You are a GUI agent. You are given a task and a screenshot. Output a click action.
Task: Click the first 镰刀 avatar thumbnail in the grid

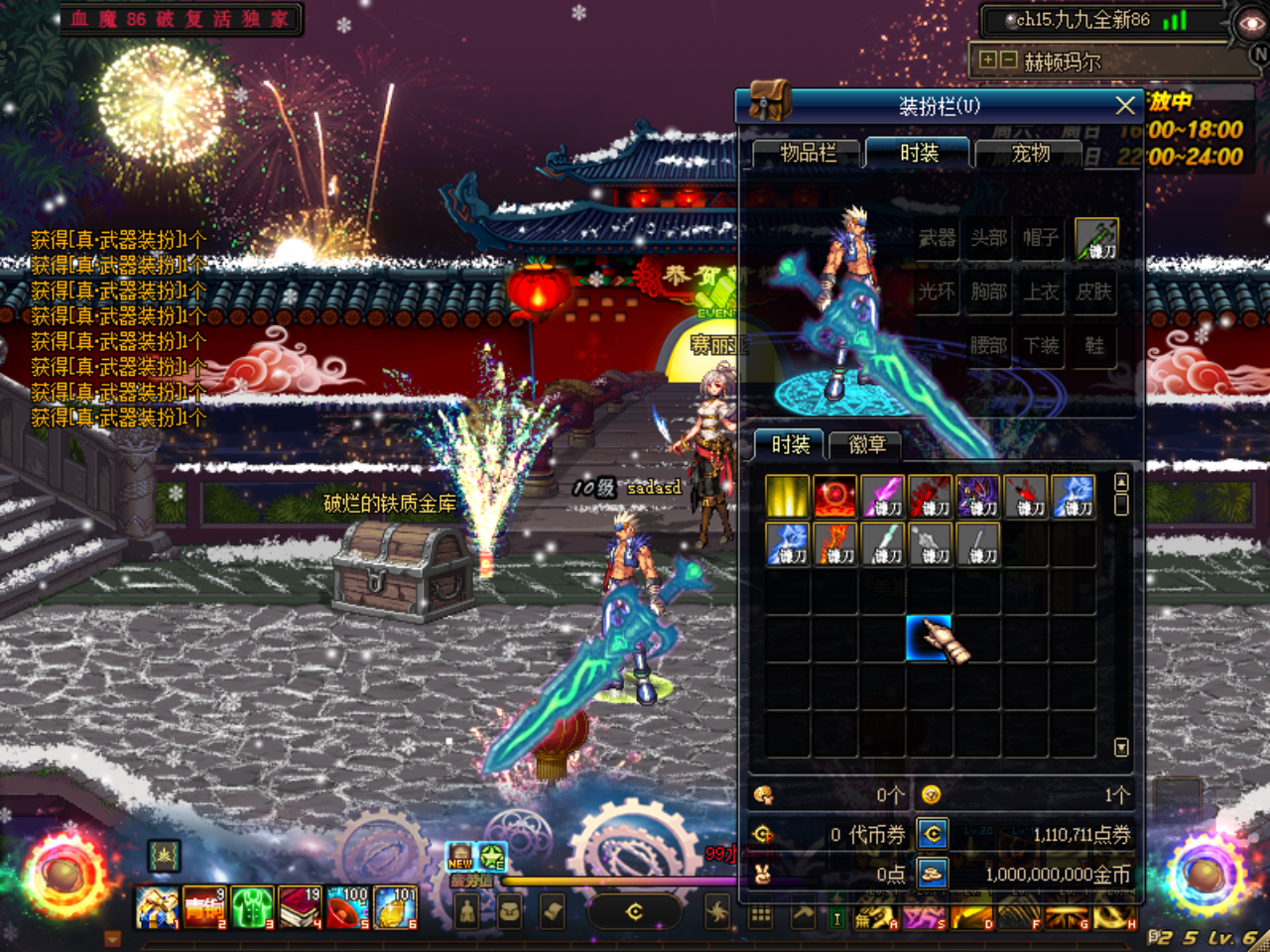[x=883, y=494]
